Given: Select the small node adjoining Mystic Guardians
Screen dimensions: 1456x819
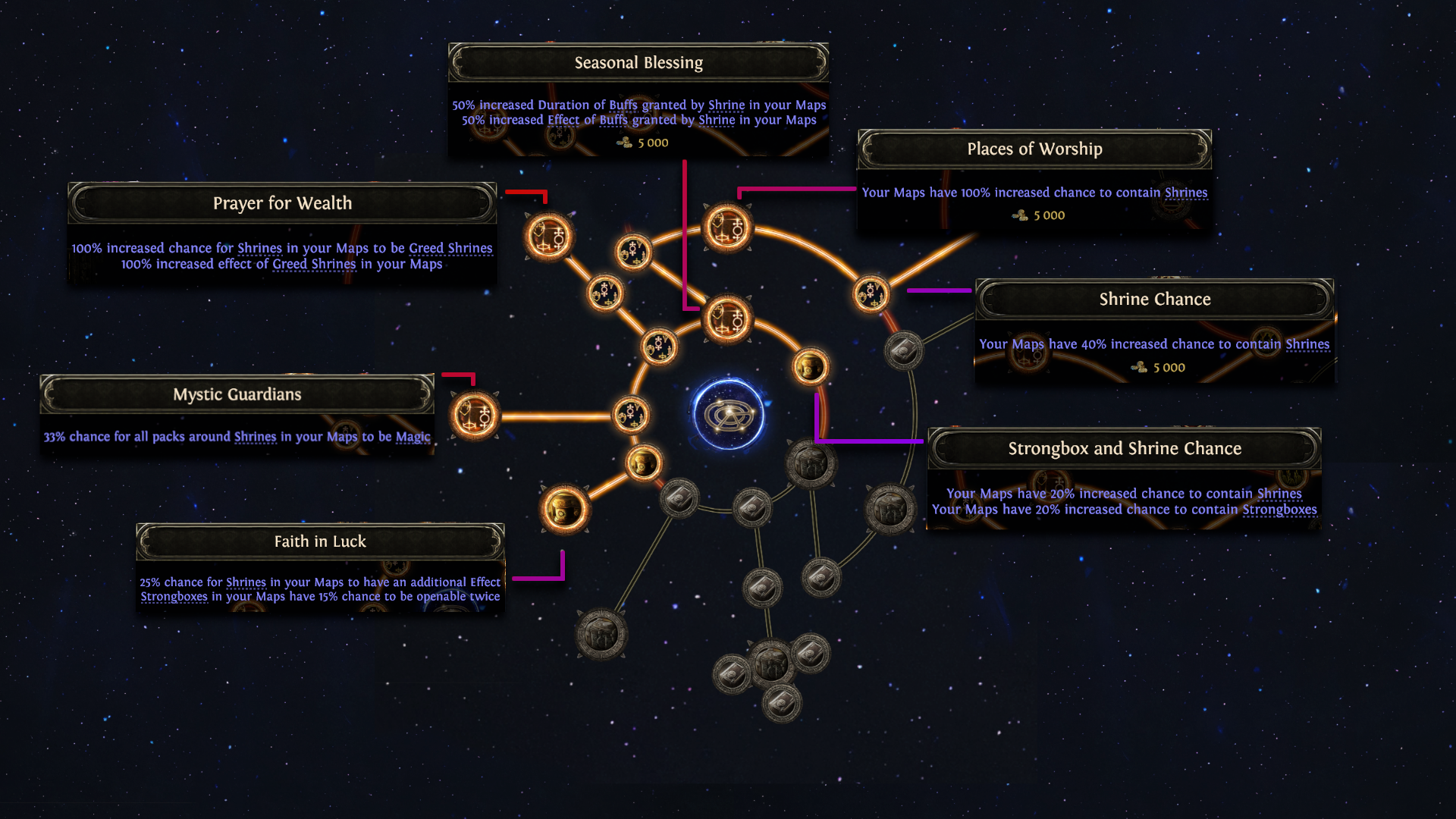Looking at the screenshot, I should pyautogui.click(x=630, y=415).
